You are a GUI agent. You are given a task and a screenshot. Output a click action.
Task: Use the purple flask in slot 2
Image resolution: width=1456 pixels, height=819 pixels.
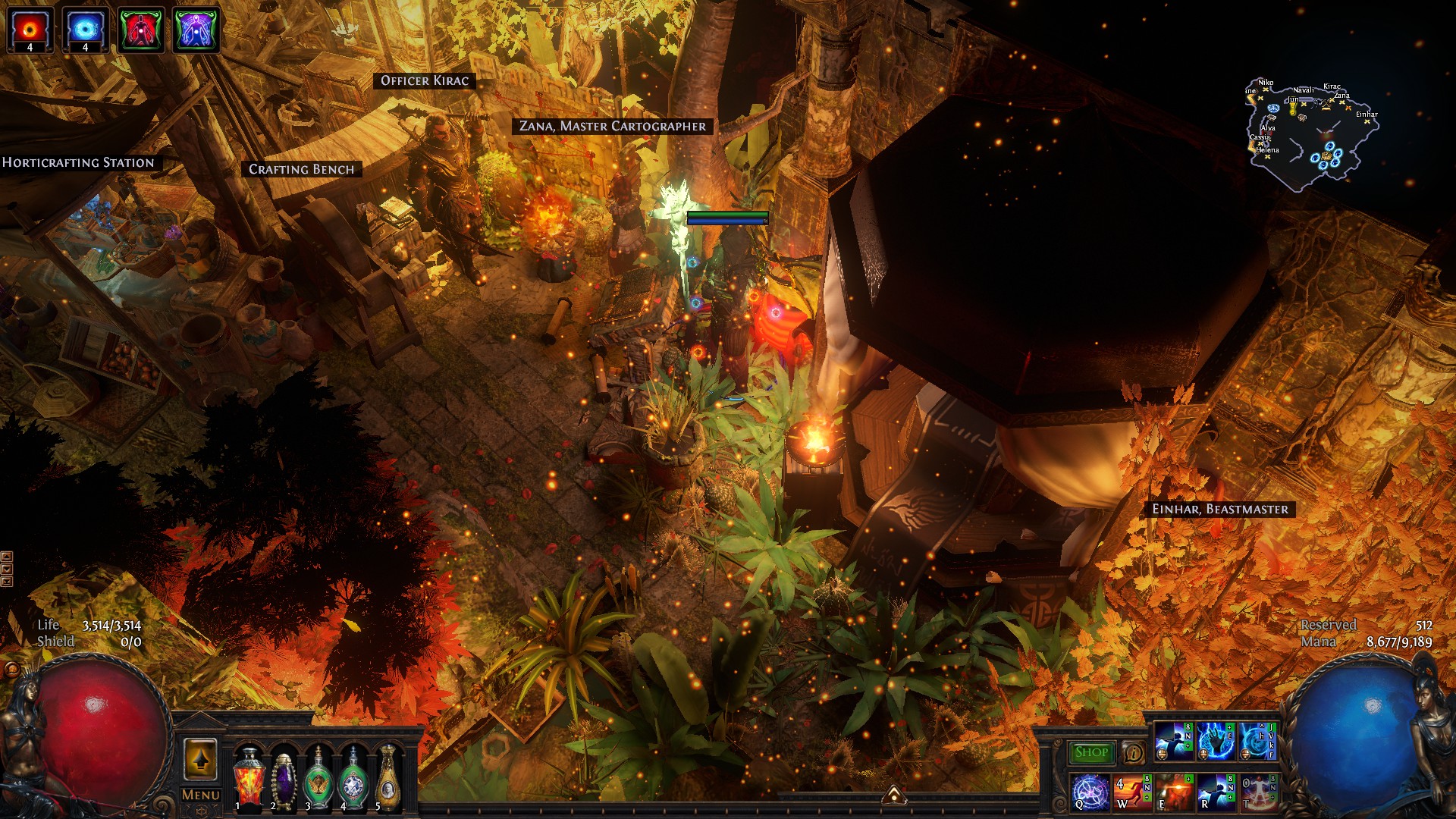(283, 777)
